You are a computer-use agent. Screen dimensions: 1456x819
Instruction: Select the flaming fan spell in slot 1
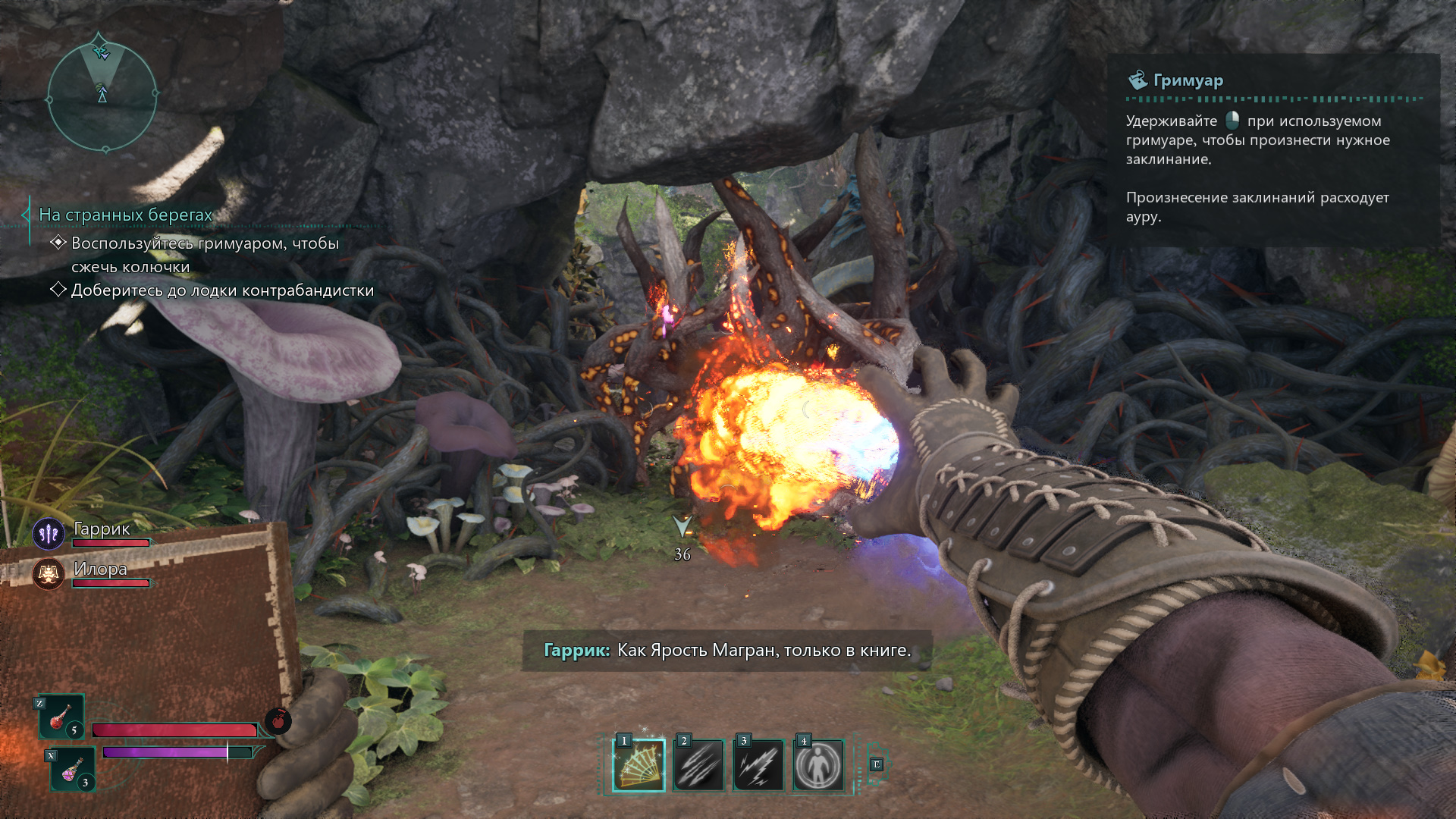tap(639, 765)
